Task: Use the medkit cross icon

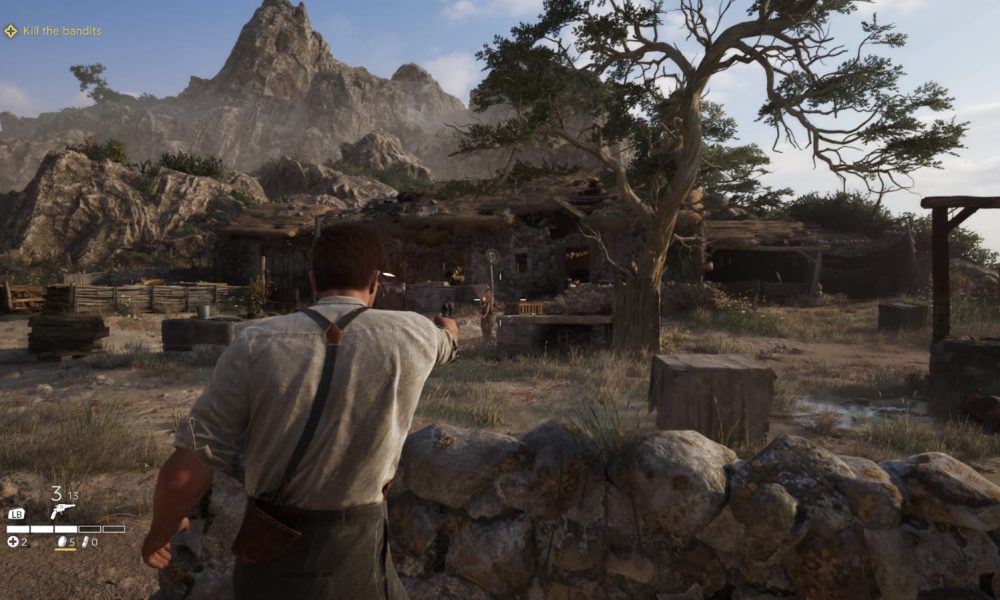Action: click(13, 542)
